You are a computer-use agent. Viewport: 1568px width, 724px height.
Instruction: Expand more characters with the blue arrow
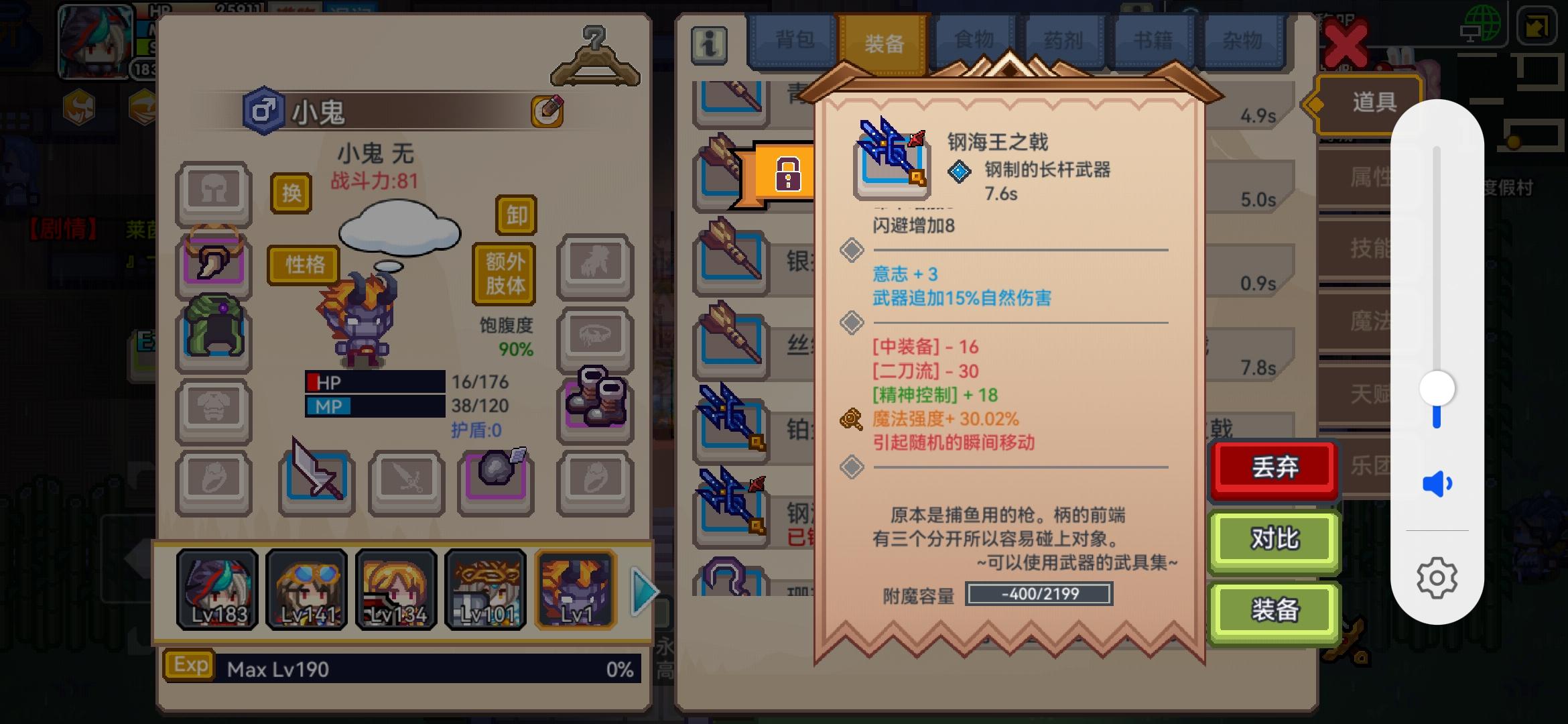[x=642, y=590]
